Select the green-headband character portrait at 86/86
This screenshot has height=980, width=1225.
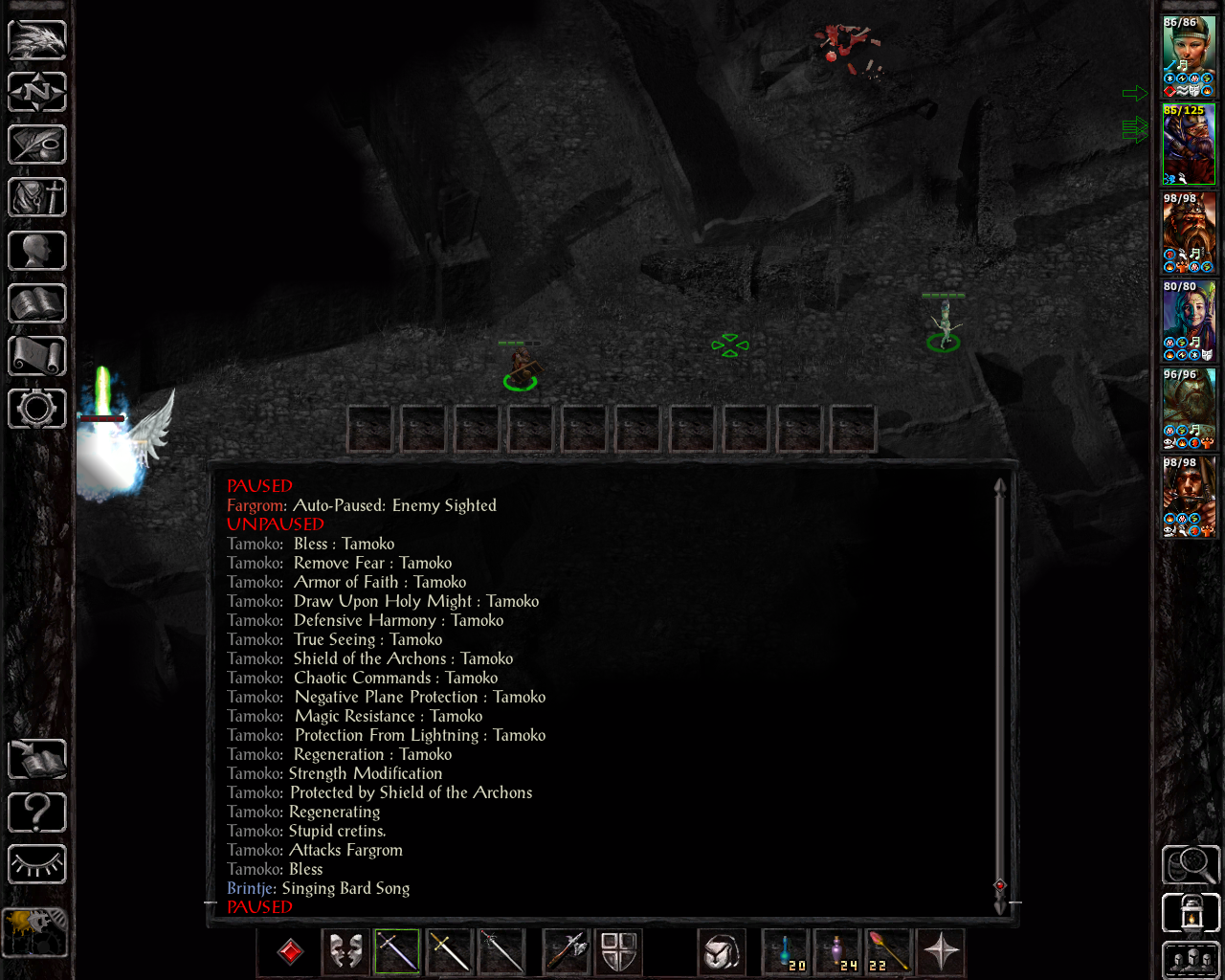(x=1189, y=56)
